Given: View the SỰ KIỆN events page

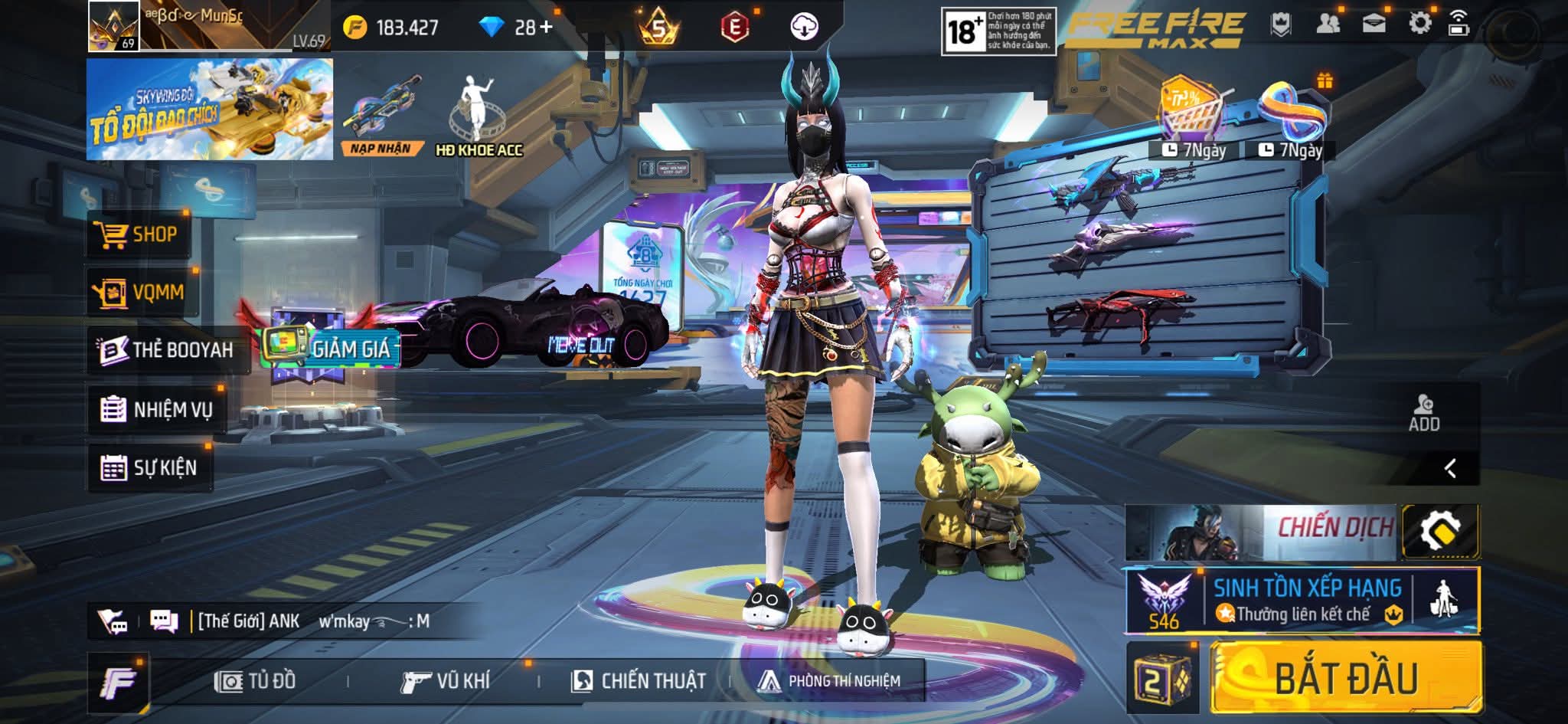Looking at the screenshot, I should coord(149,467).
